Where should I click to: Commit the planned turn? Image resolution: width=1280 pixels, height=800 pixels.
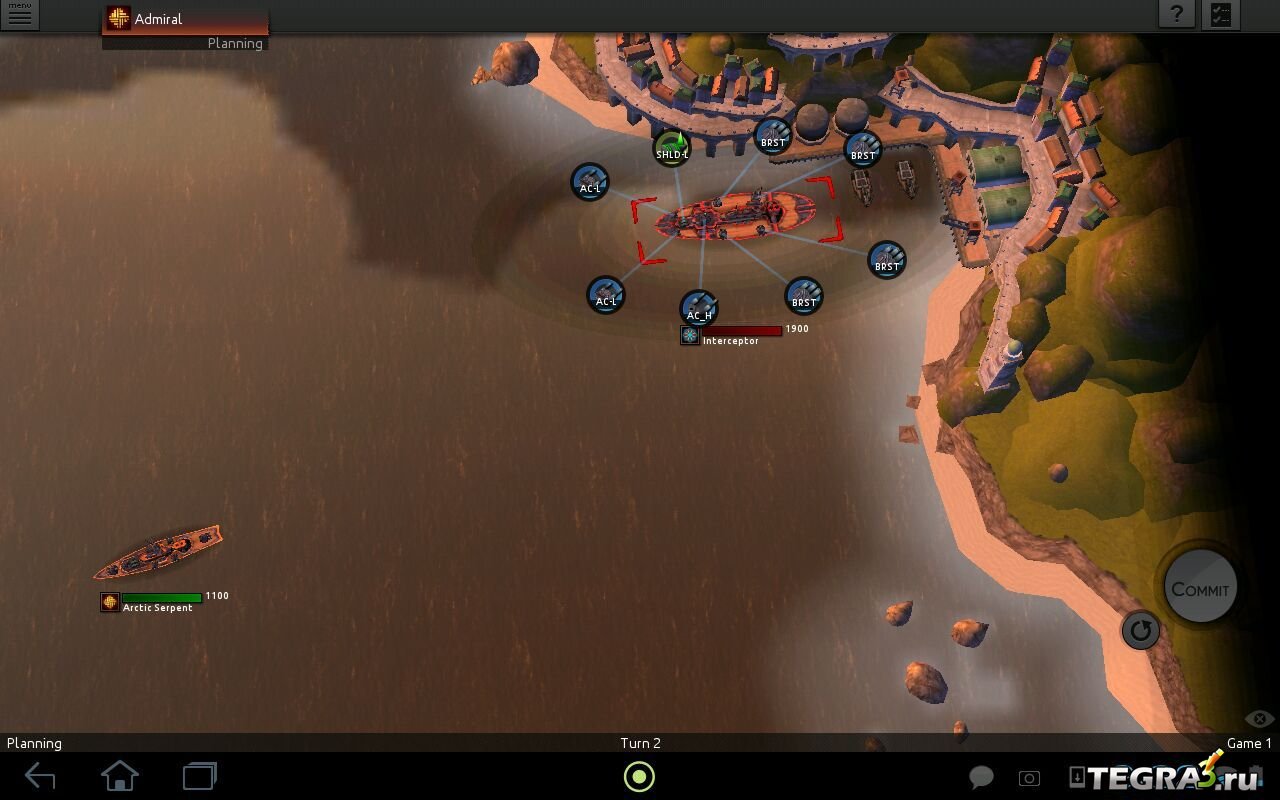click(1200, 588)
